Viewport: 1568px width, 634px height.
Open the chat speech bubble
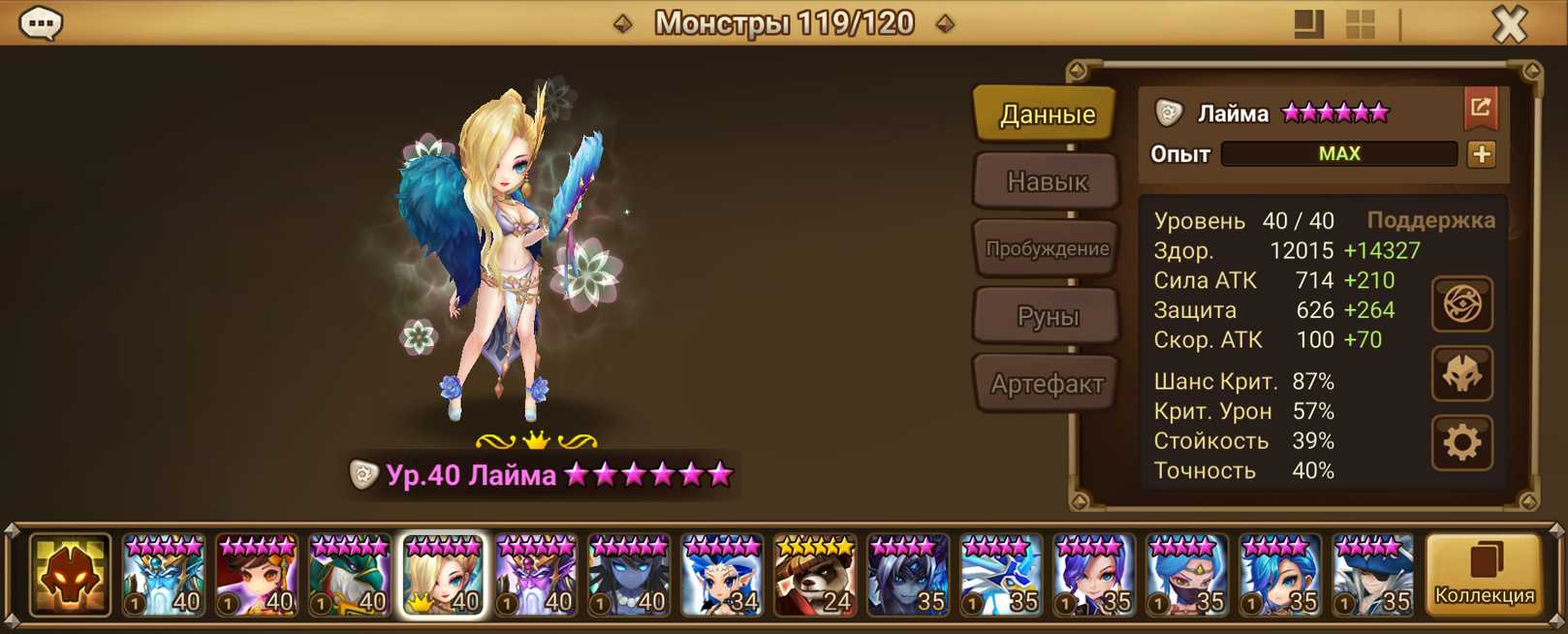pos(42,23)
